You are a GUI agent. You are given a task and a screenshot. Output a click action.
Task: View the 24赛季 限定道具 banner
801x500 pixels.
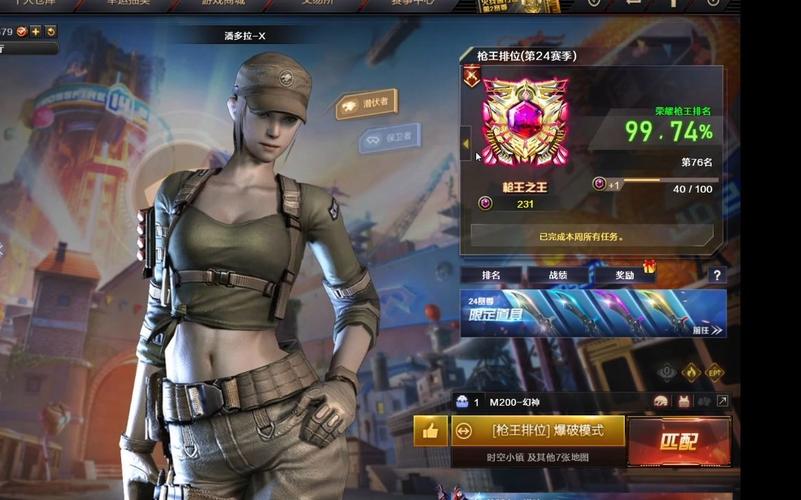593,313
